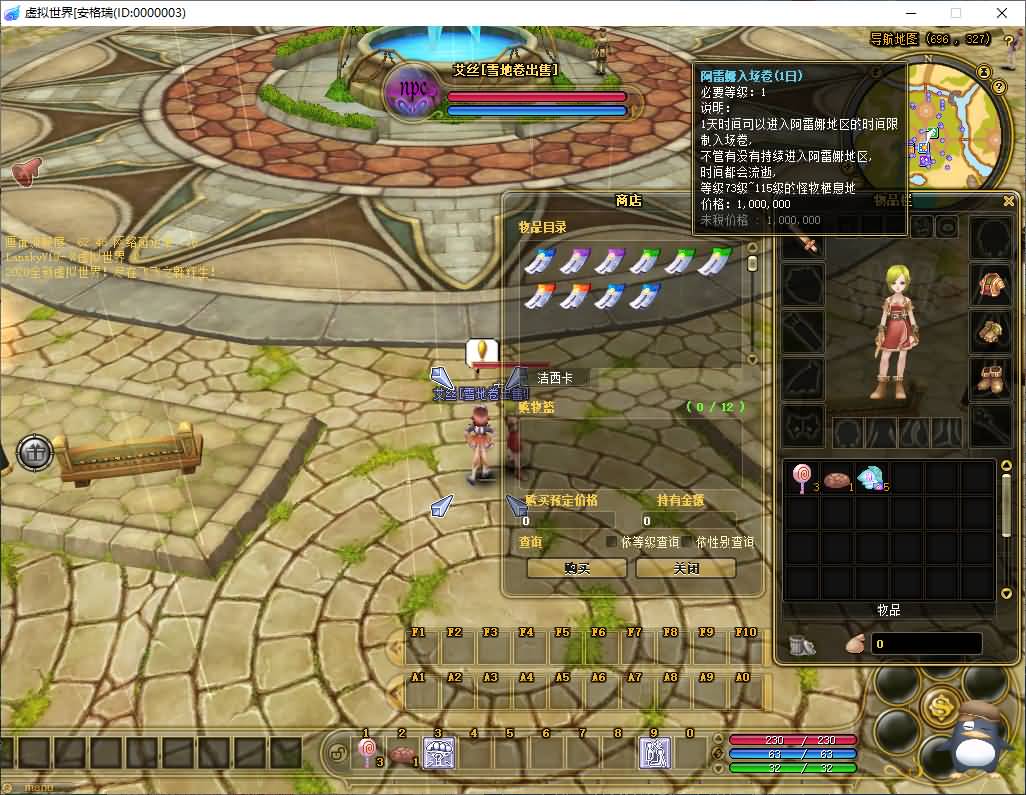Screen dimensions: 1026x795
Task: Toggle the 依性别查询 gender filter checkbox
Action: tap(688, 542)
